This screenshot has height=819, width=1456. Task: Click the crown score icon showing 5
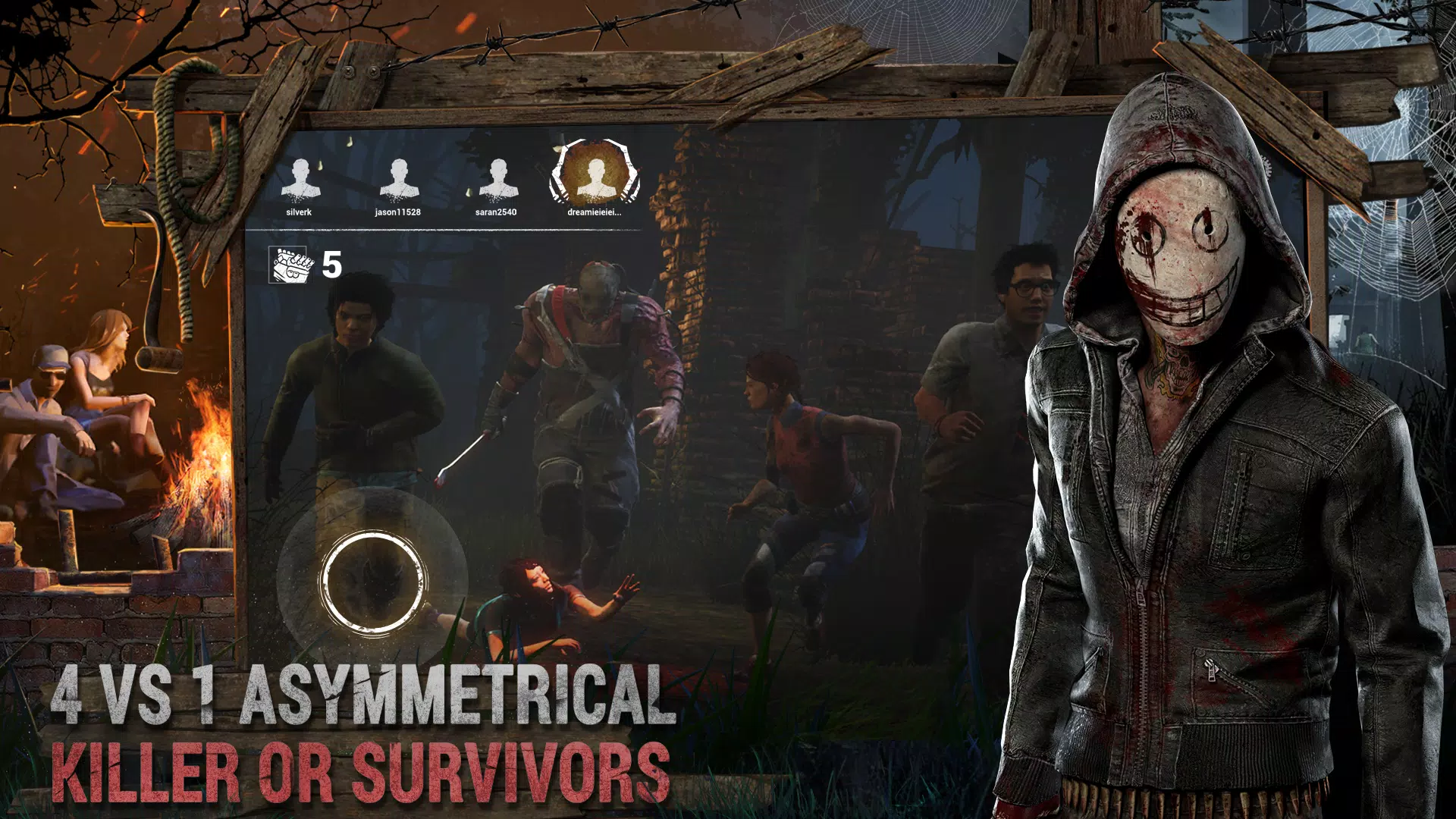[288, 266]
